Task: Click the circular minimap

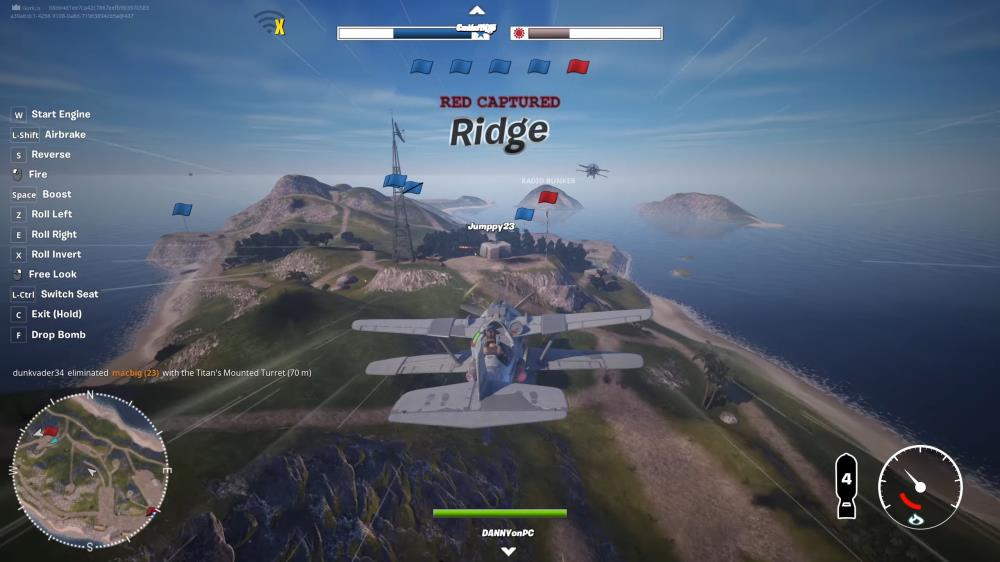Action: (x=89, y=470)
